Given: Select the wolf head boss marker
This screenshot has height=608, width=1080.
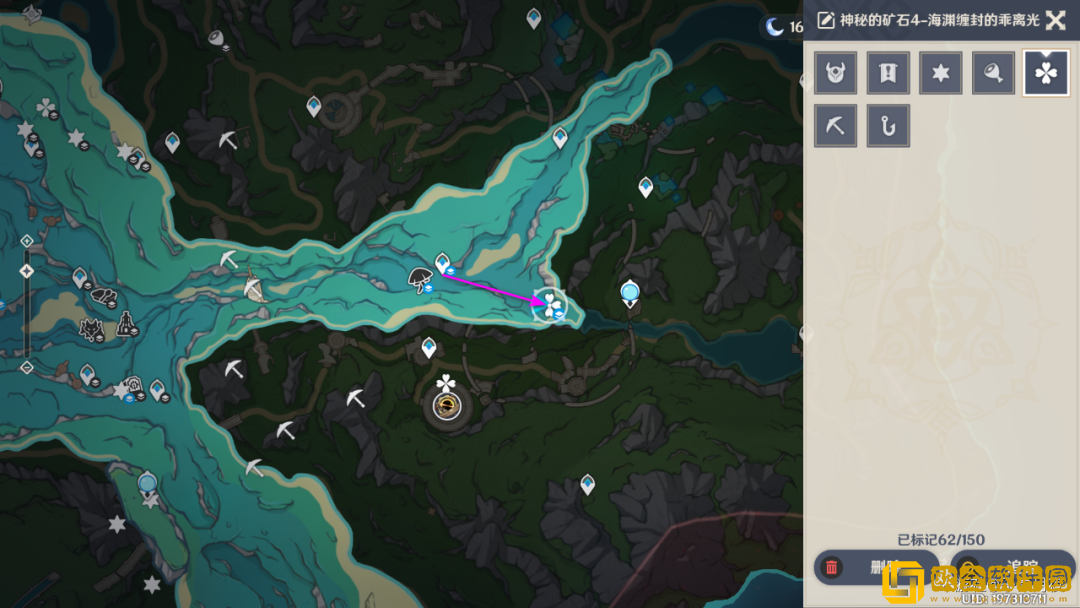Looking at the screenshot, I should pos(93,327).
